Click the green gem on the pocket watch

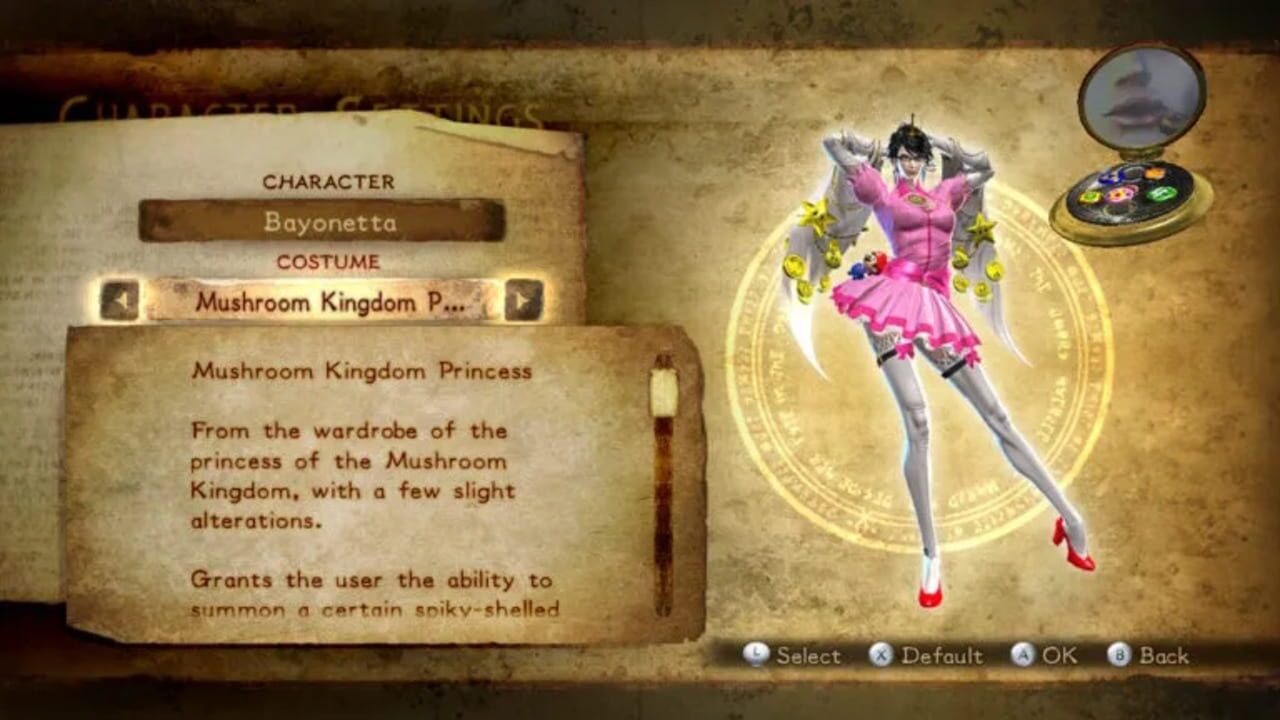coord(1161,193)
